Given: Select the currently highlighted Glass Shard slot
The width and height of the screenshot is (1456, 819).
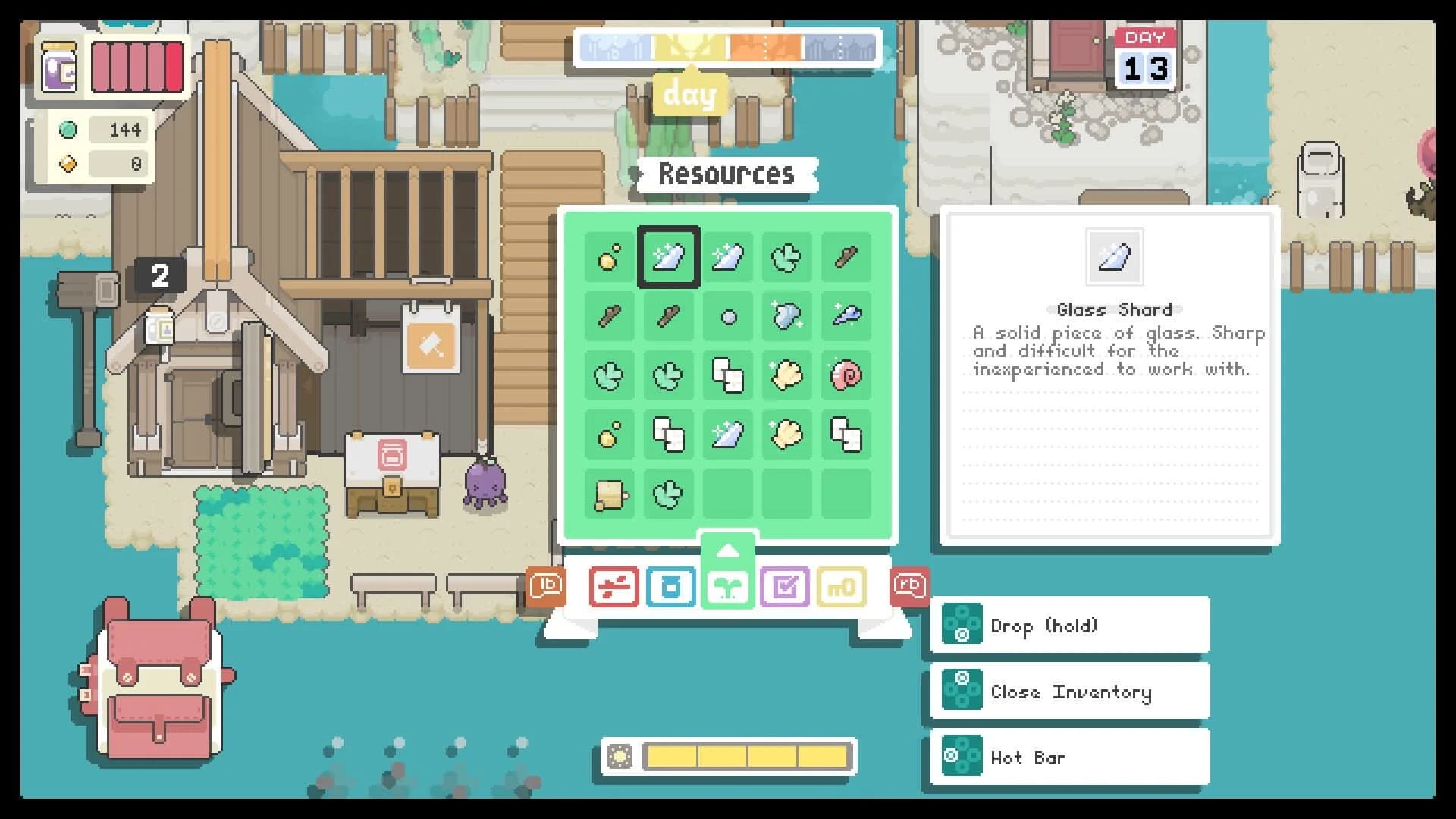Looking at the screenshot, I should (x=668, y=256).
